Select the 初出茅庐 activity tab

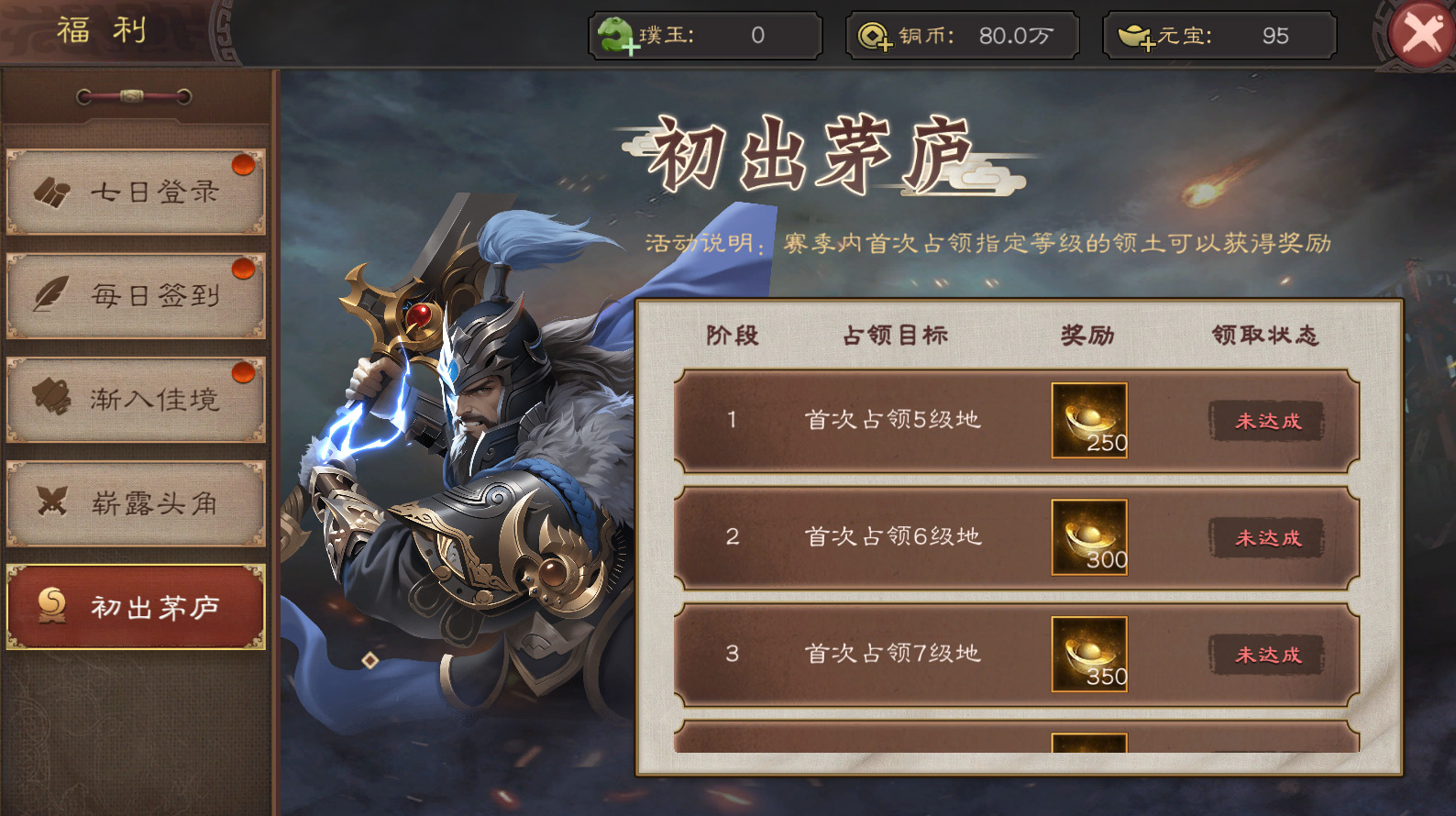coord(136,608)
